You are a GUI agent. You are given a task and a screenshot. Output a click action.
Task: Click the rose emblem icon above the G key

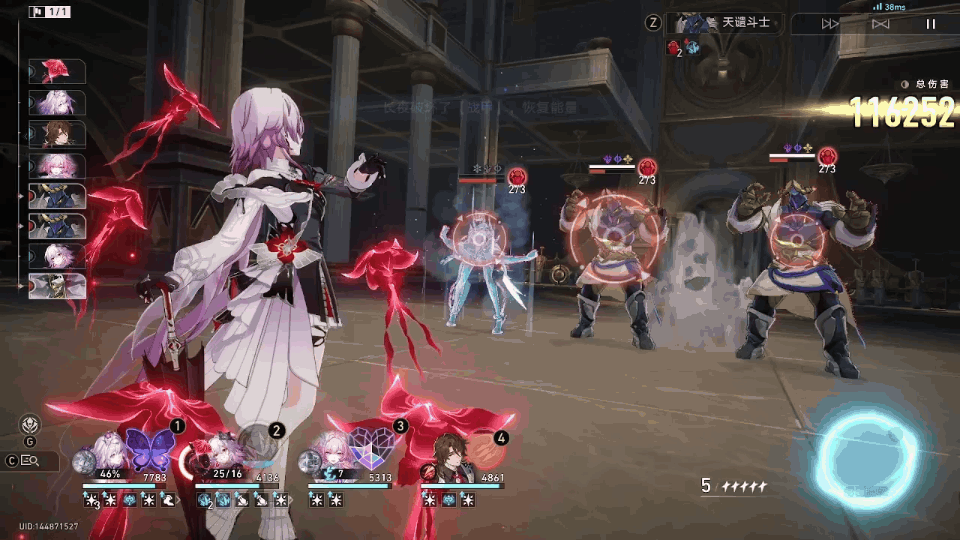29,423
